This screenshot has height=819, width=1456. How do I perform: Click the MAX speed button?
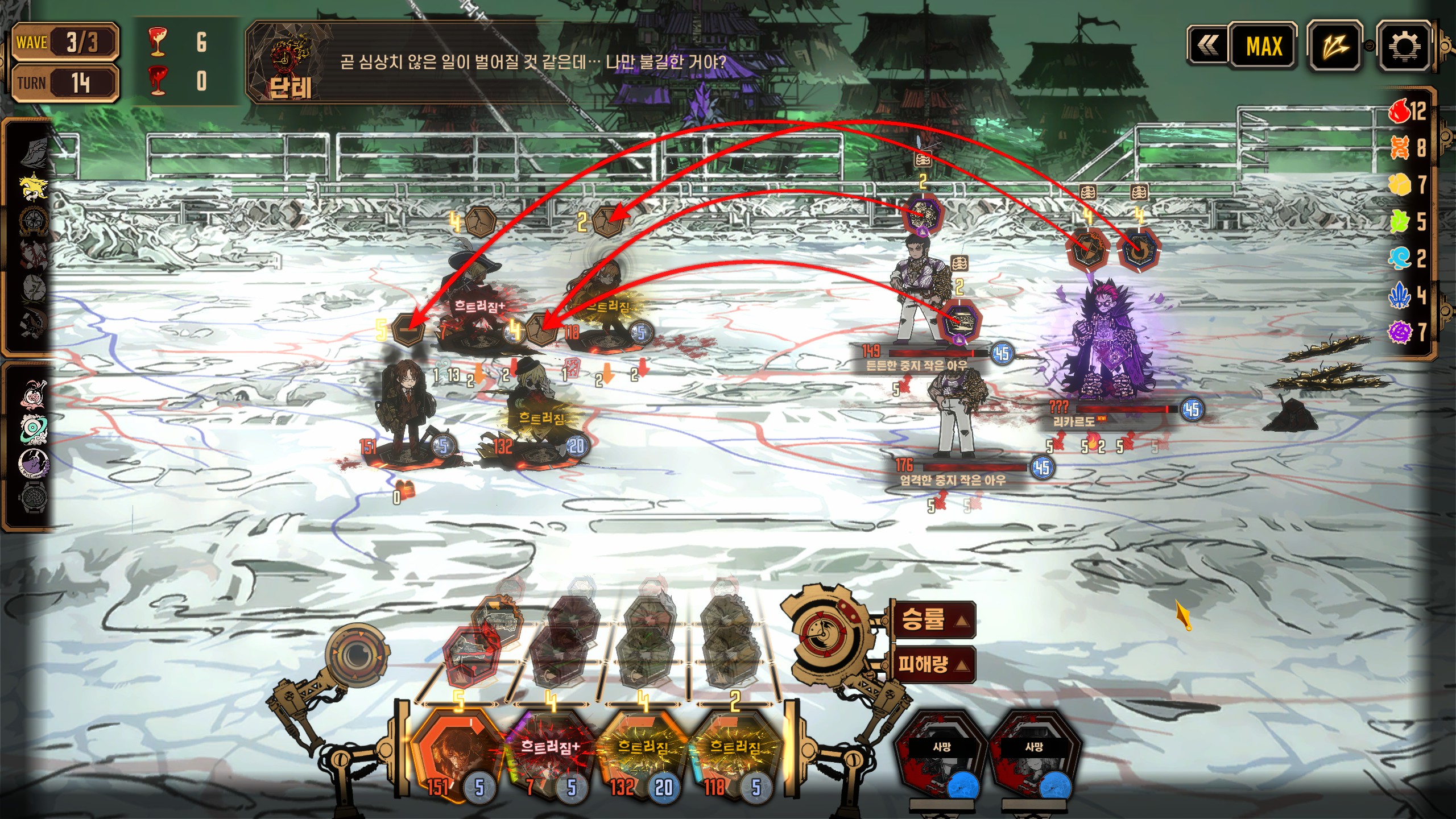(x=1264, y=46)
